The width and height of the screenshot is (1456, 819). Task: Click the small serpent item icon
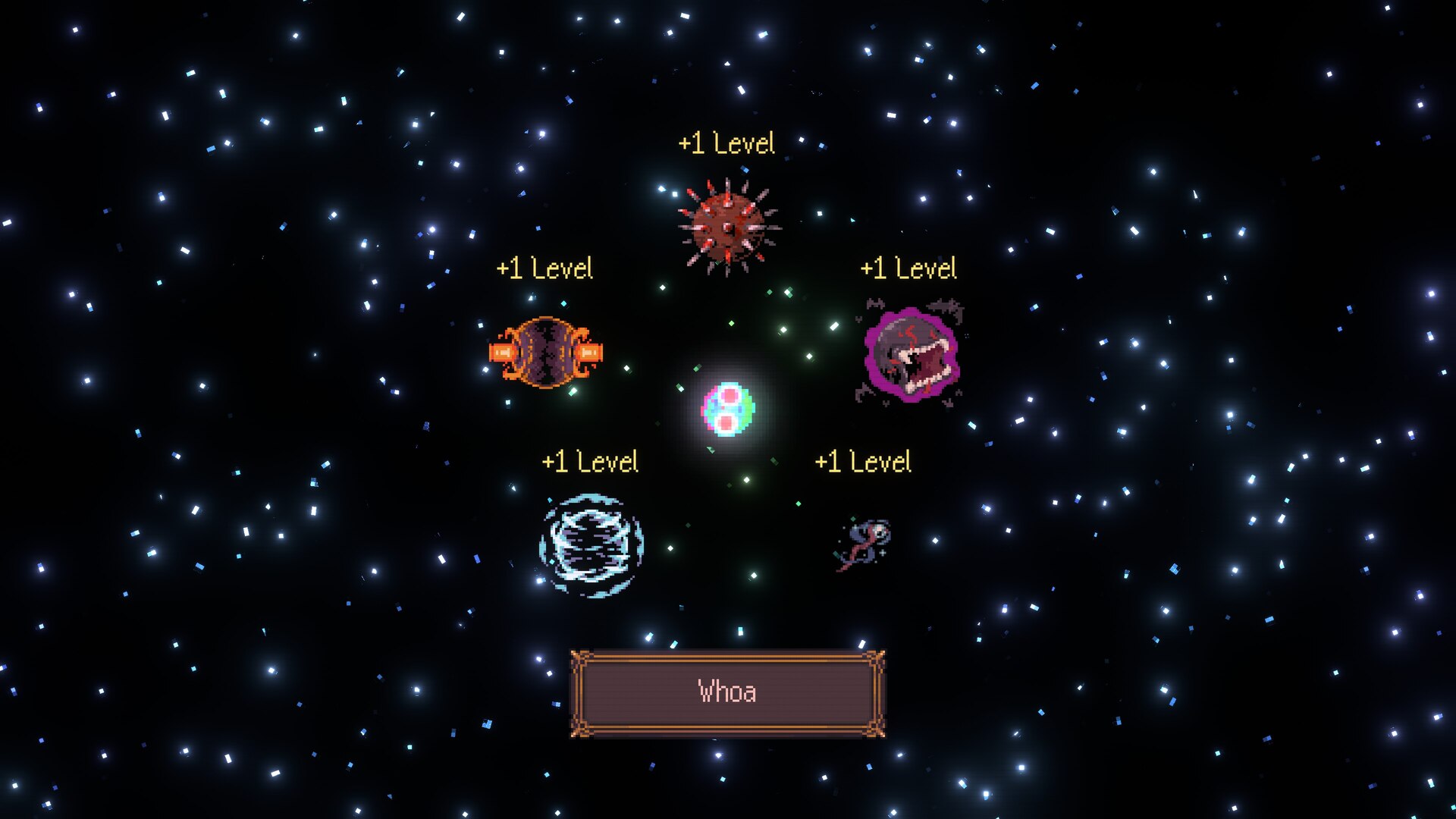tap(864, 543)
